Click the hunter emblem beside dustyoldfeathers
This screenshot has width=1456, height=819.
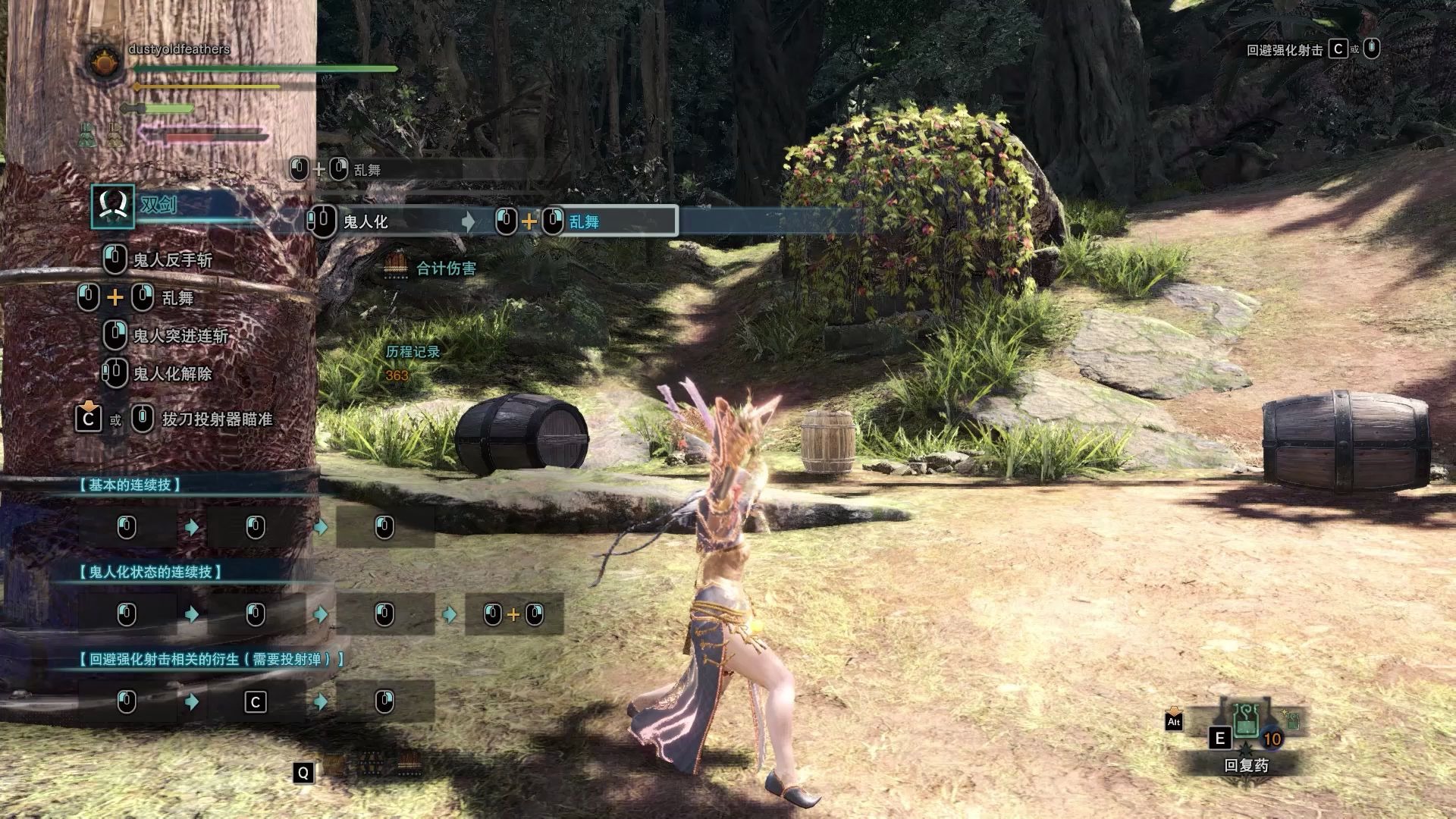[x=105, y=61]
